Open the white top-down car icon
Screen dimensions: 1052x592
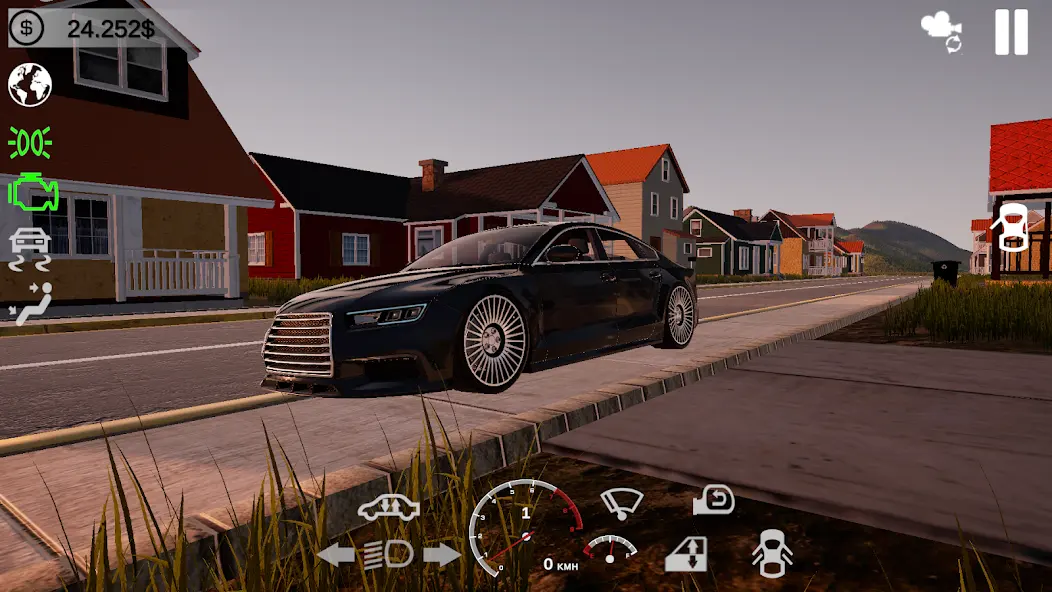(1012, 228)
